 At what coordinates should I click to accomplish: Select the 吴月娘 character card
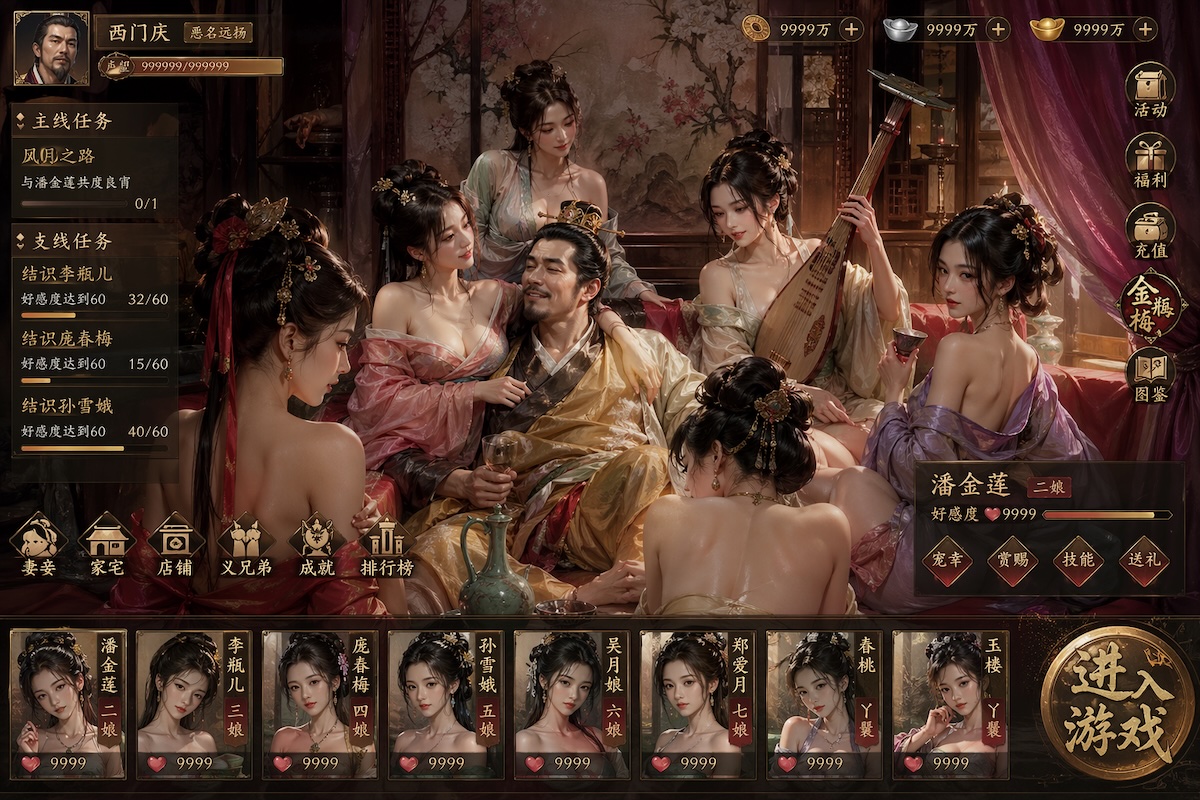coord(572,704)
